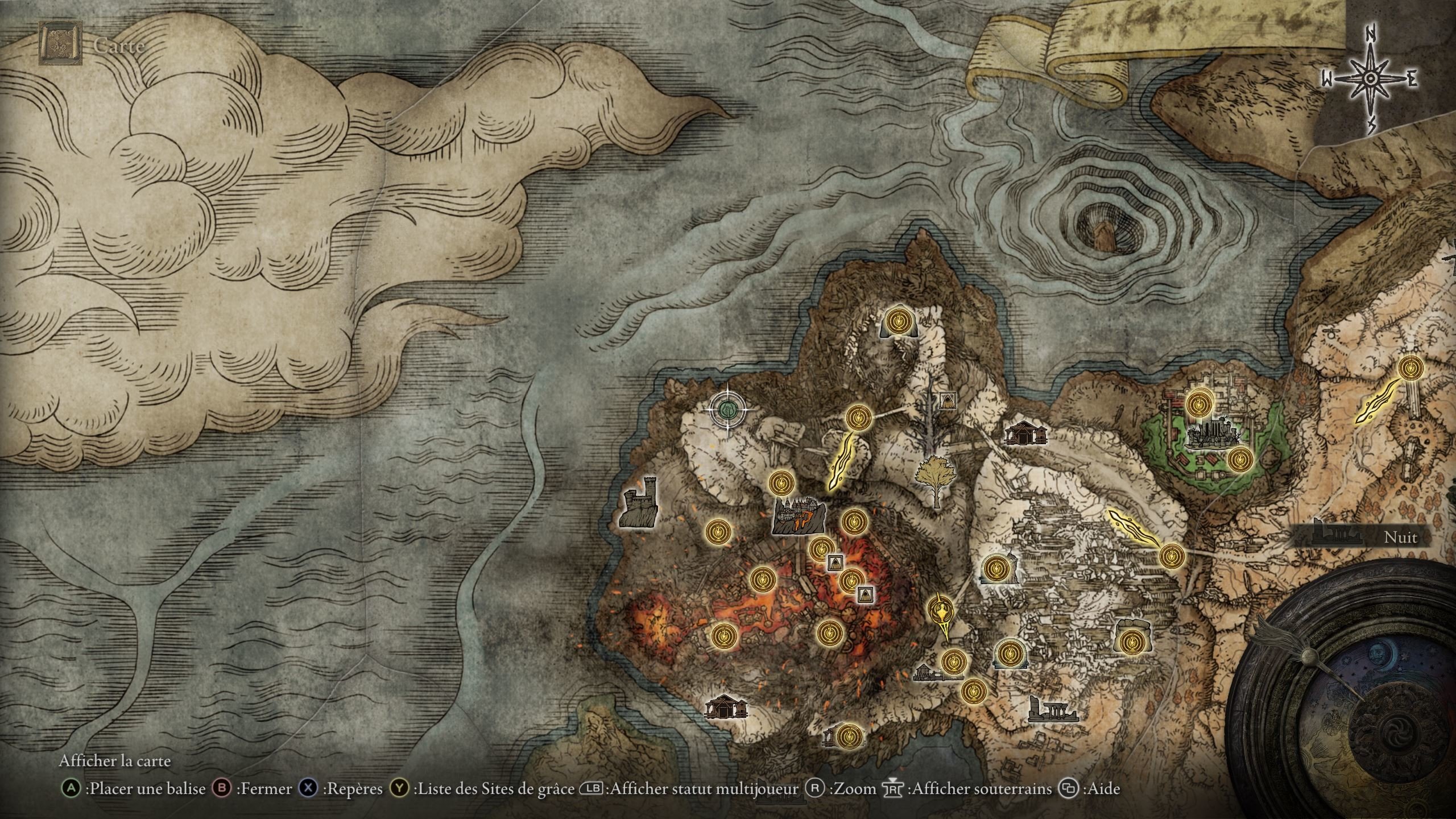Select the fenced hut village icon
Image resolution: width=1456 pixels, height=819 pixels.
pos(936,675)
